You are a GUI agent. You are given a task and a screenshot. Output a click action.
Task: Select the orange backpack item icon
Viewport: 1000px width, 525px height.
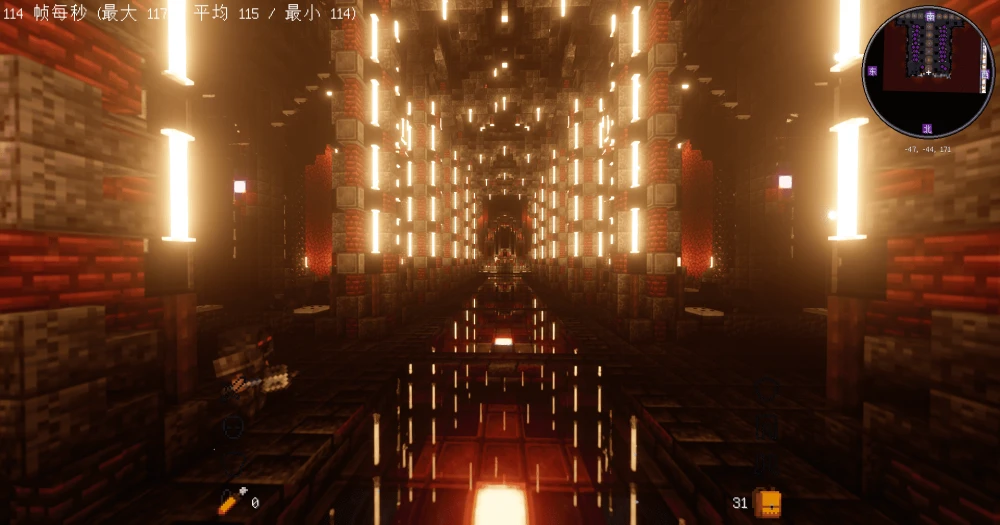click(767, 503)
